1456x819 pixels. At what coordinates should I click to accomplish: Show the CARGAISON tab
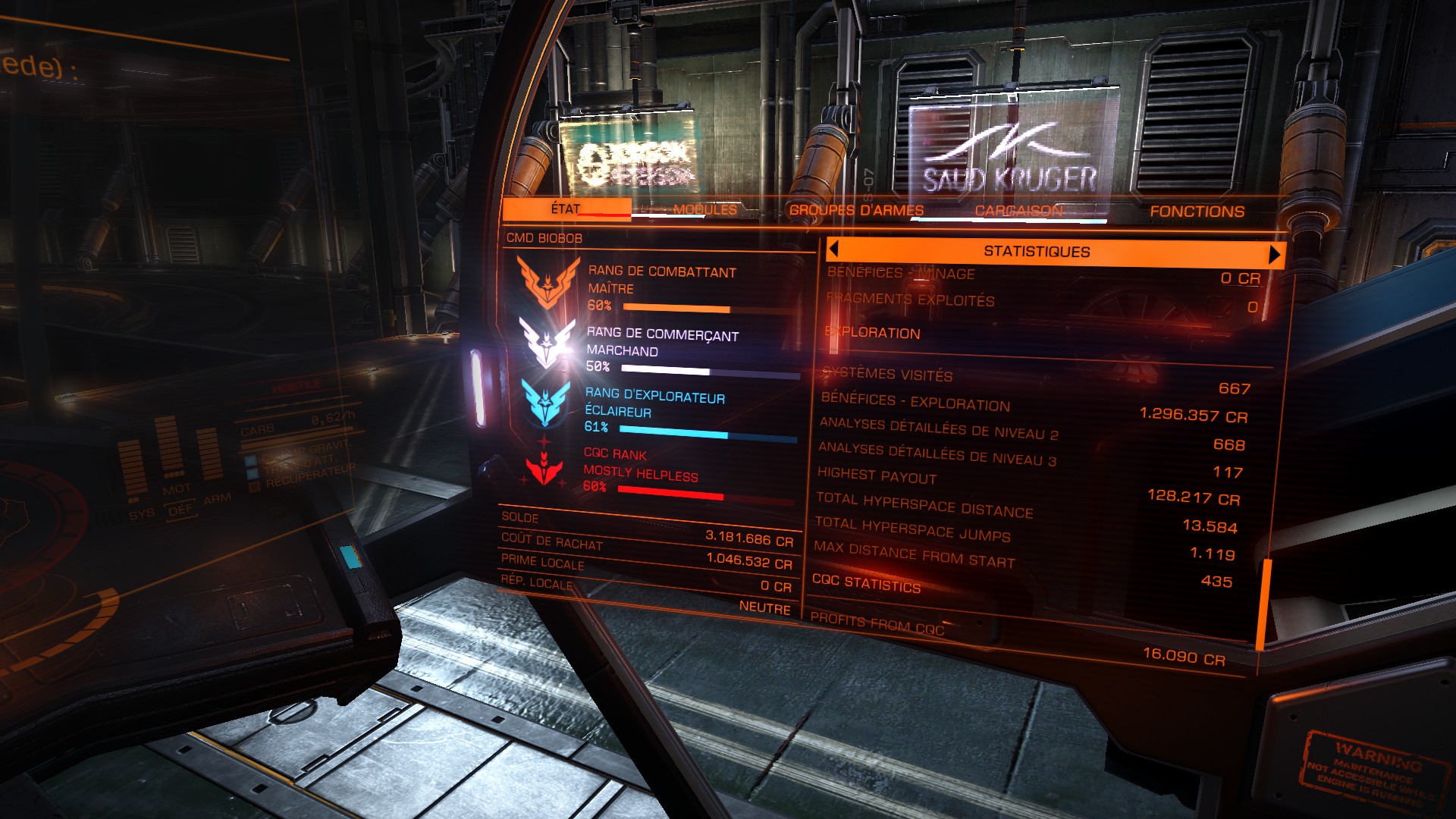1018,211
